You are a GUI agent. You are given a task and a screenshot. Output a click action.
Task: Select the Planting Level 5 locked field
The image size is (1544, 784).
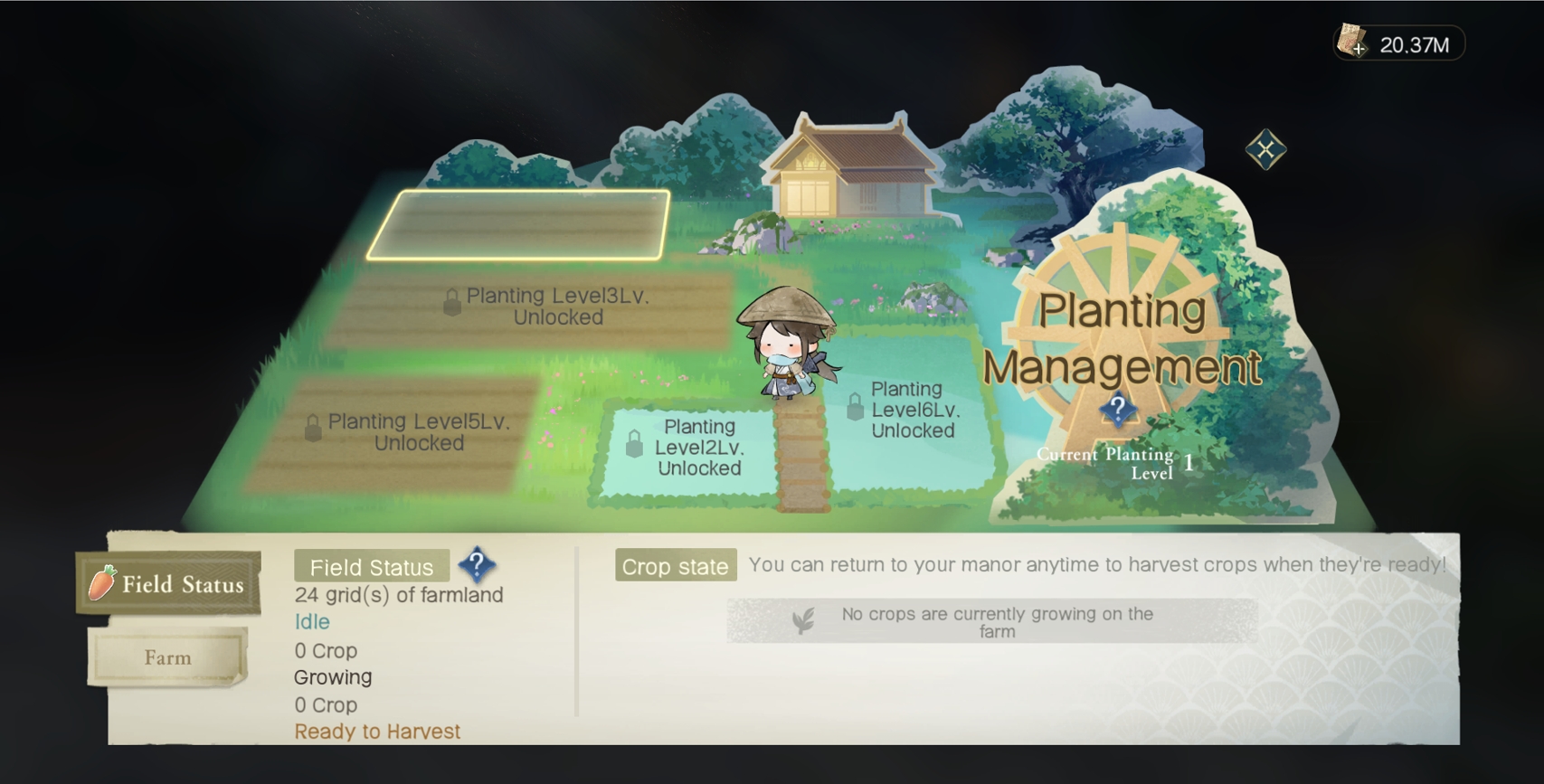pyautogui.click(x=398, y=434)
